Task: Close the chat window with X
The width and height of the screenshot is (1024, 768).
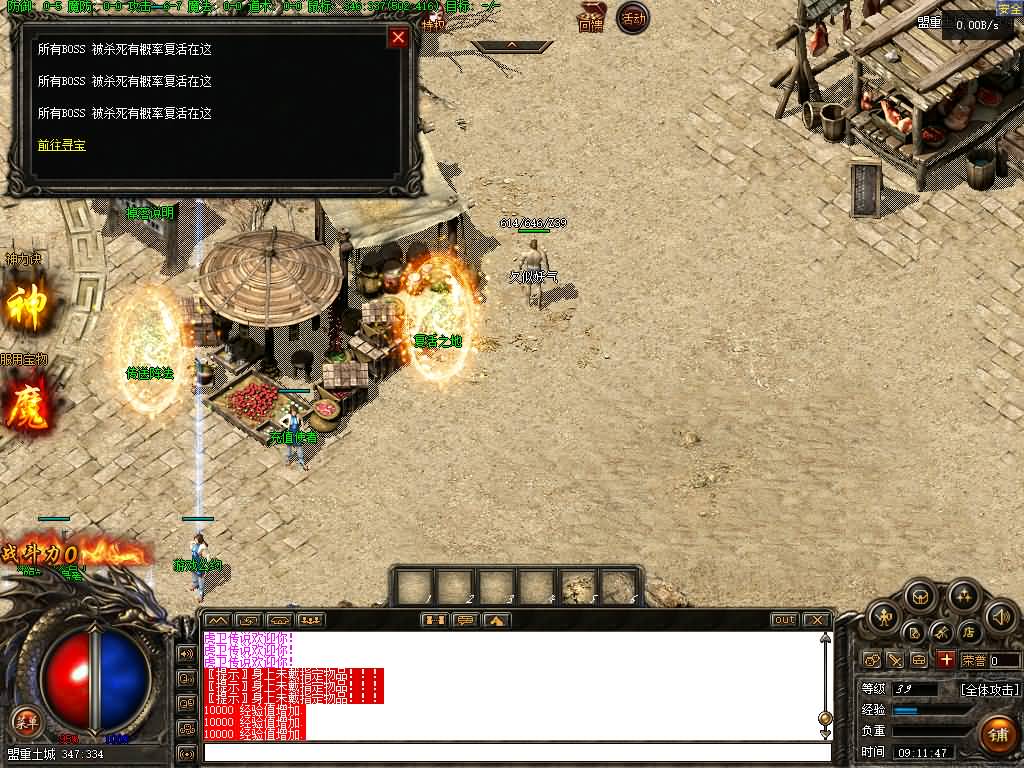Action: coord(816,620)
